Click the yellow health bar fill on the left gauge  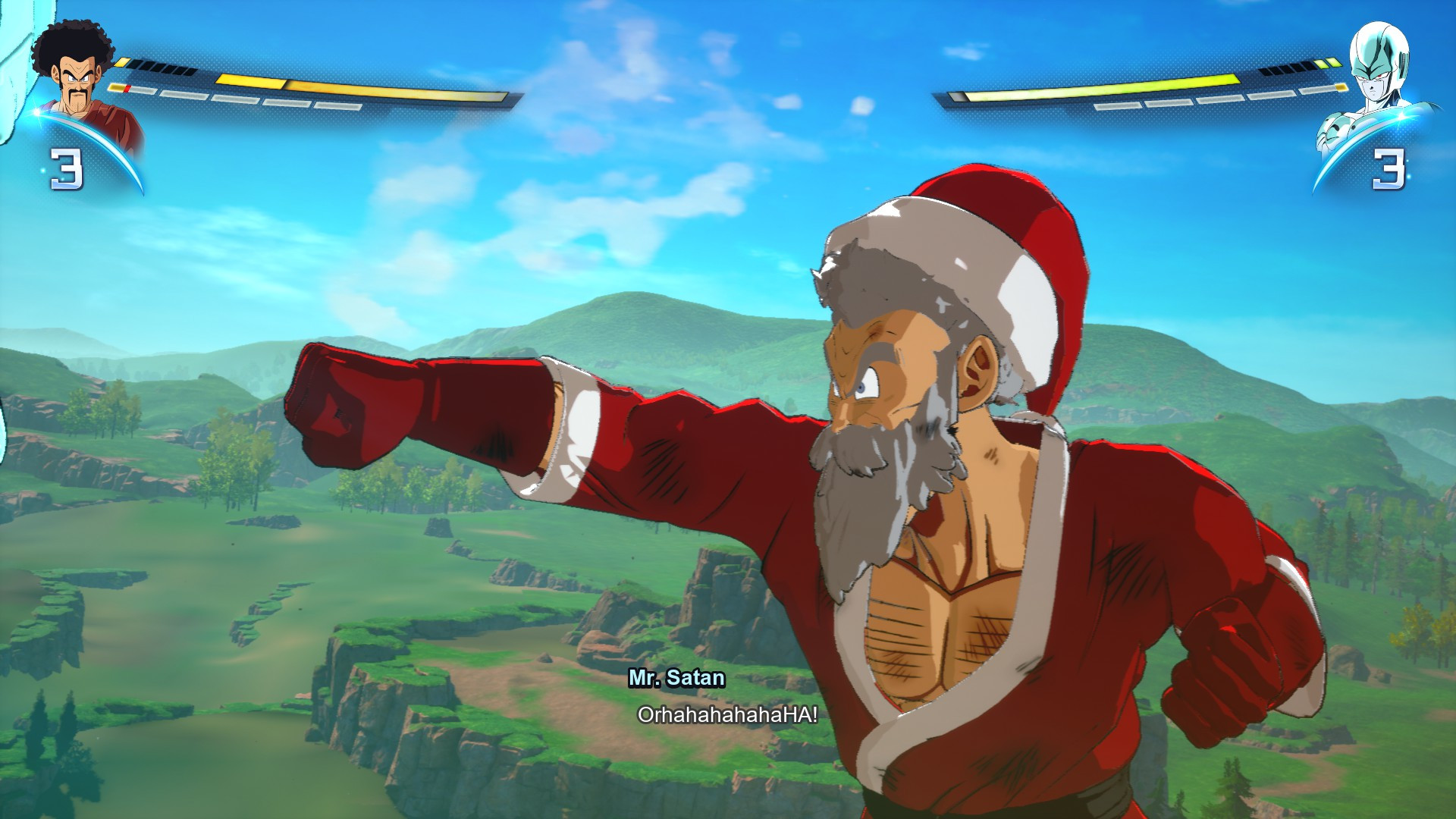click(x=364, y=89)
